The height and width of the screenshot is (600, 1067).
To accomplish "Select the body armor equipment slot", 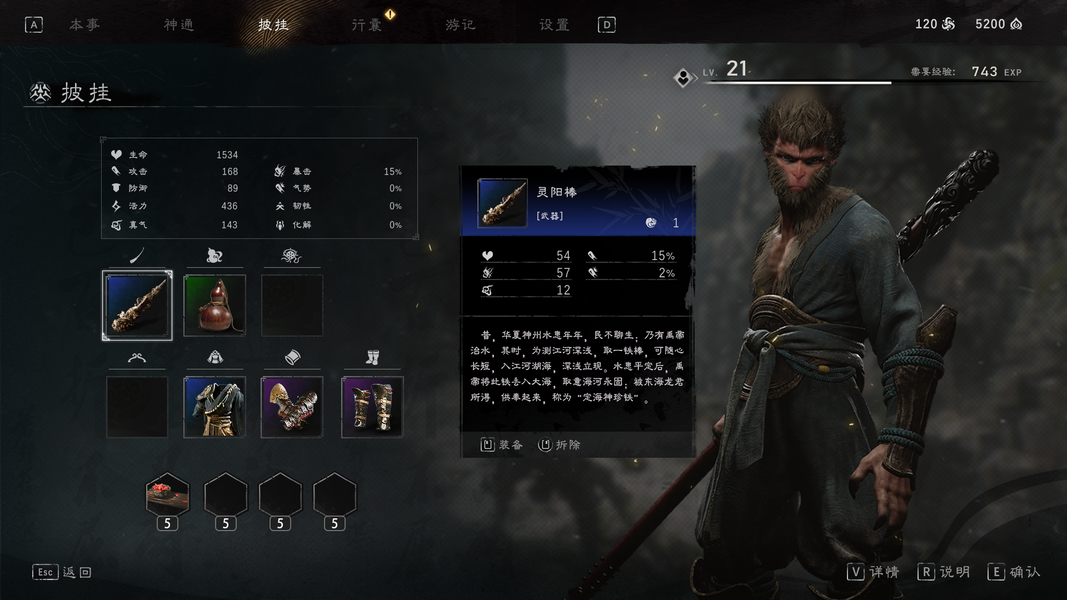I will tap(215, 407).
